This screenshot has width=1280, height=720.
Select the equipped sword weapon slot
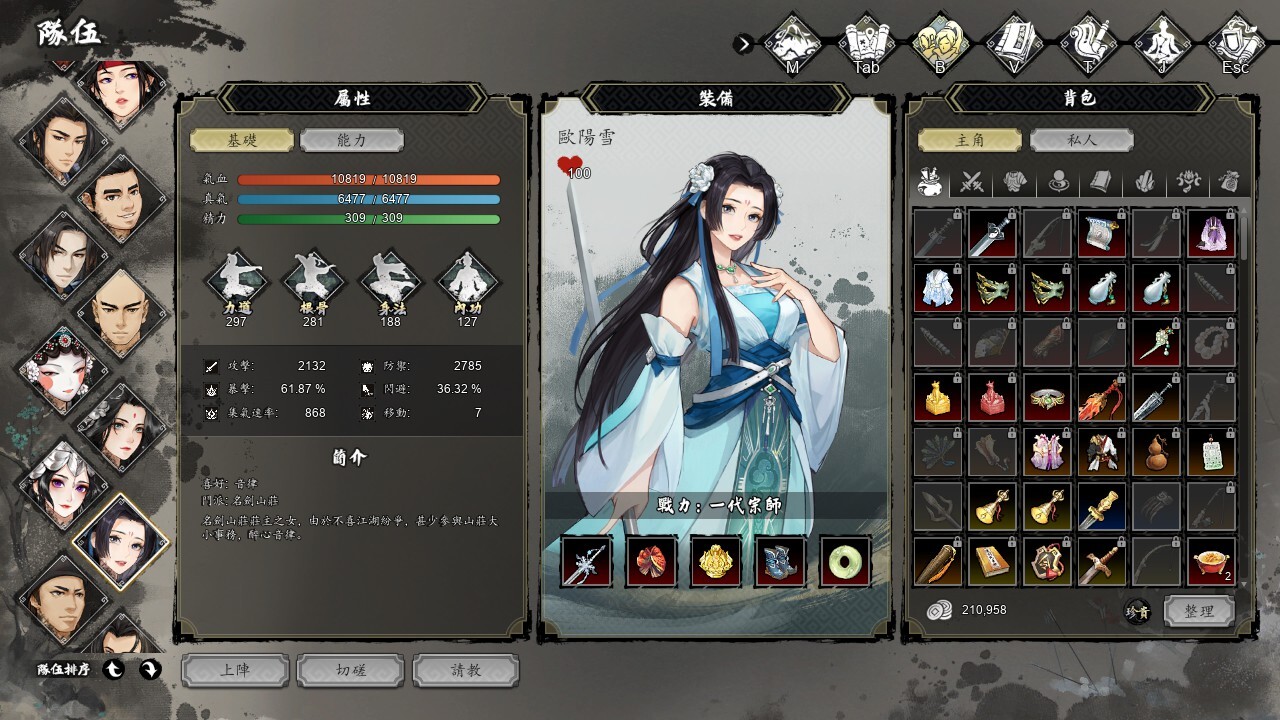[586, 561]
